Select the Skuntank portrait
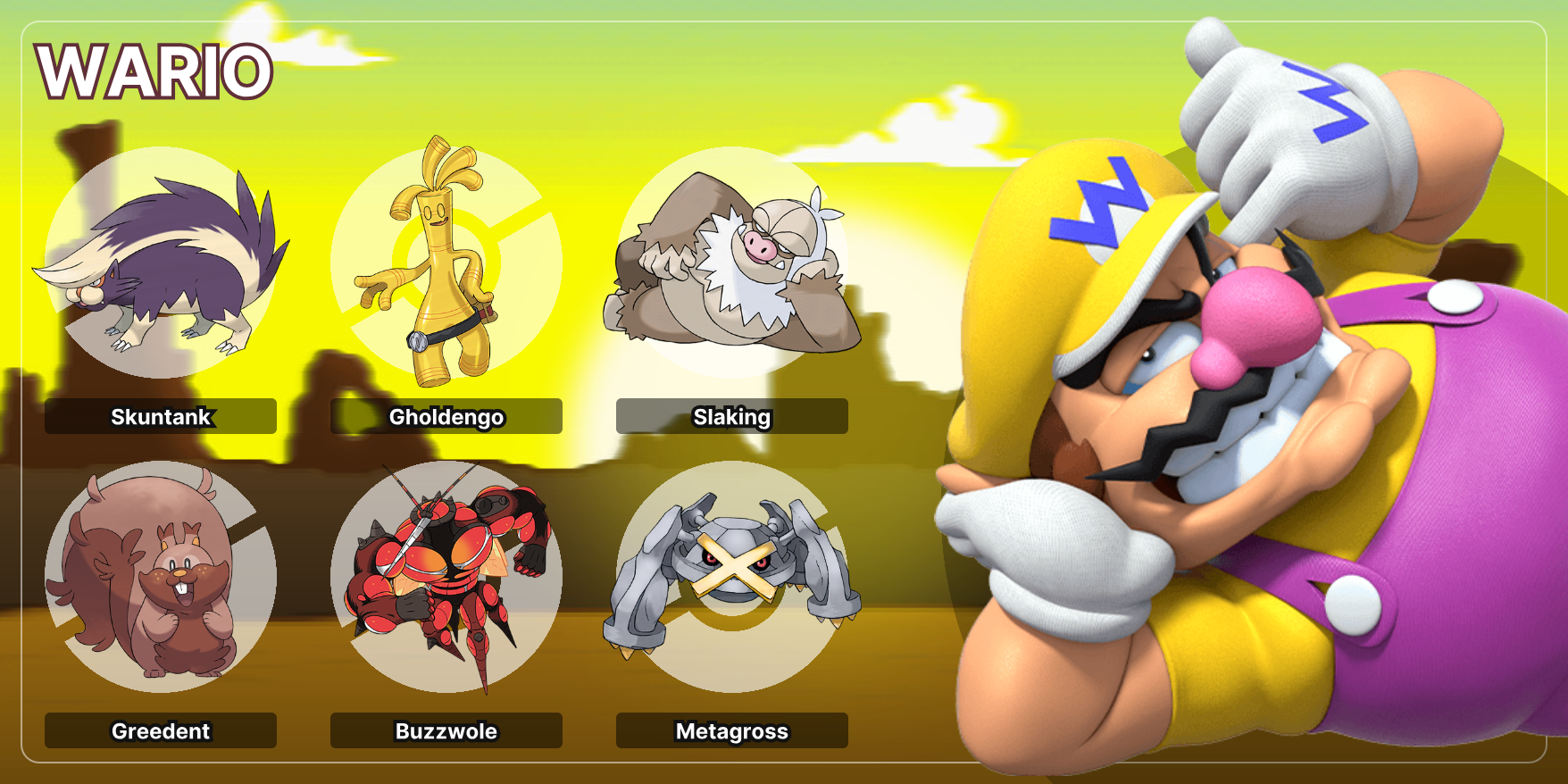The width and height of the screenshot is (1568, 784). click(161, 263)
